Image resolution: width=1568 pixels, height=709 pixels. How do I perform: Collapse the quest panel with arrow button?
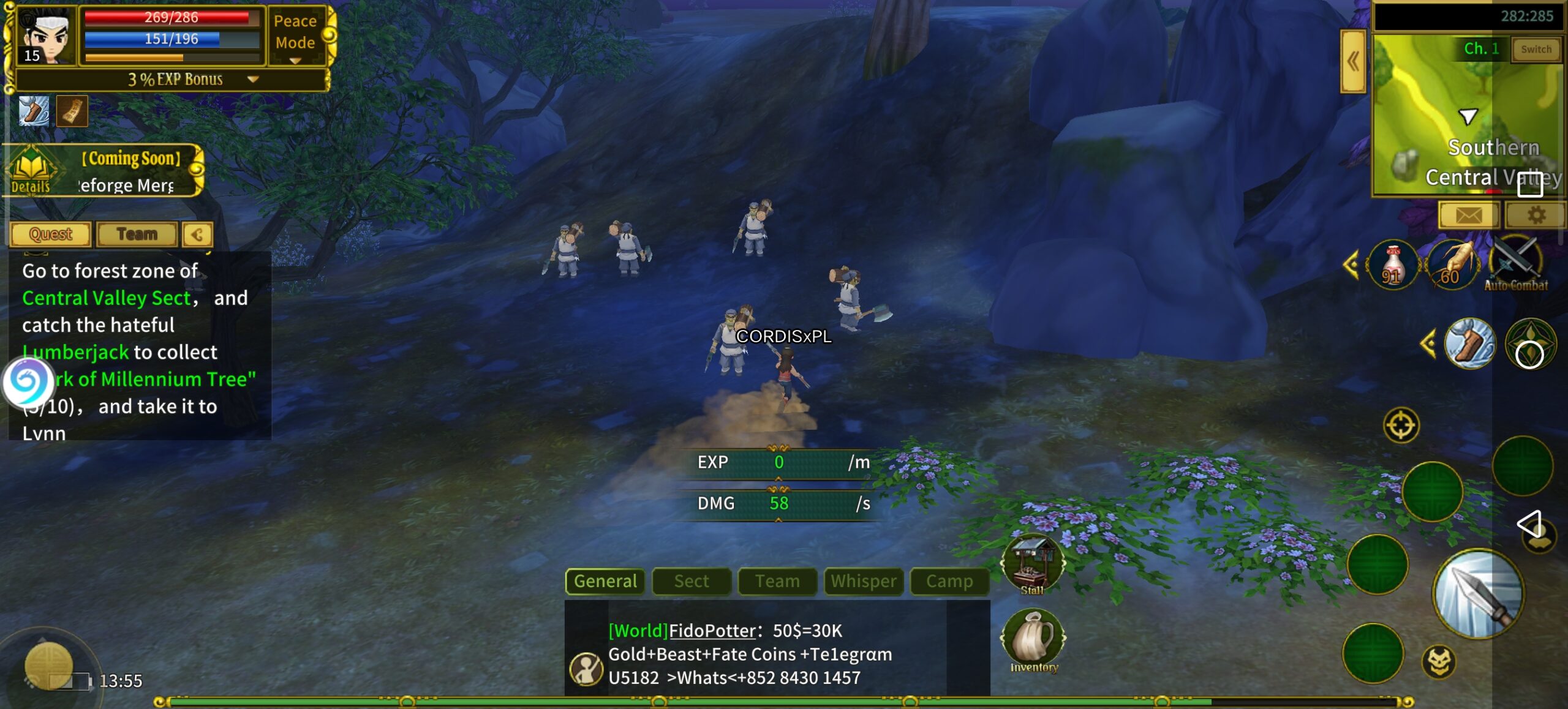pos(197,234)
